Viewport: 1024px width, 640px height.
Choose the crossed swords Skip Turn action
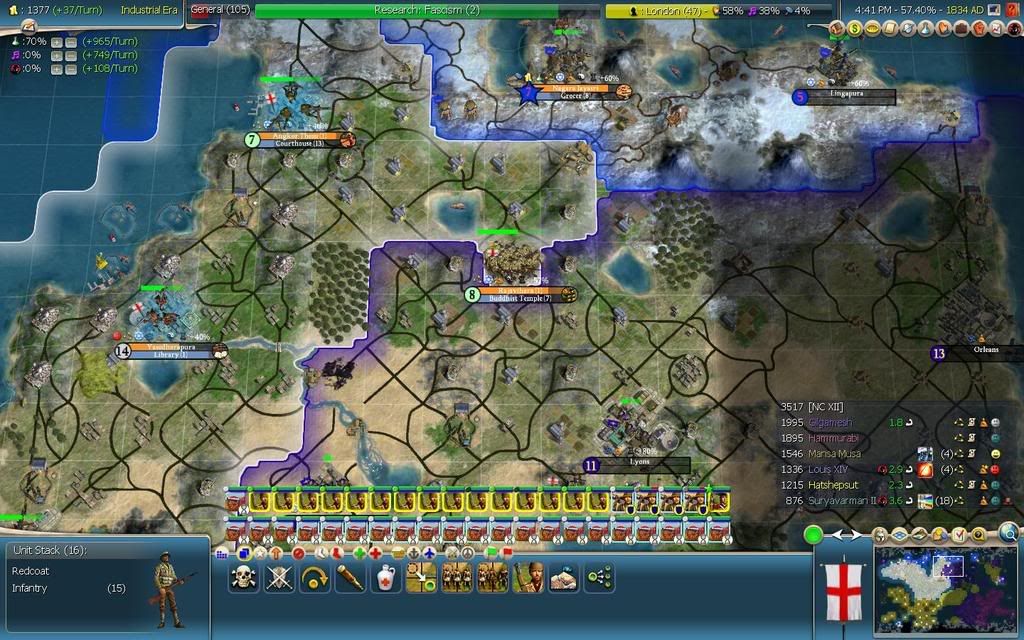[x=279, y=578]
